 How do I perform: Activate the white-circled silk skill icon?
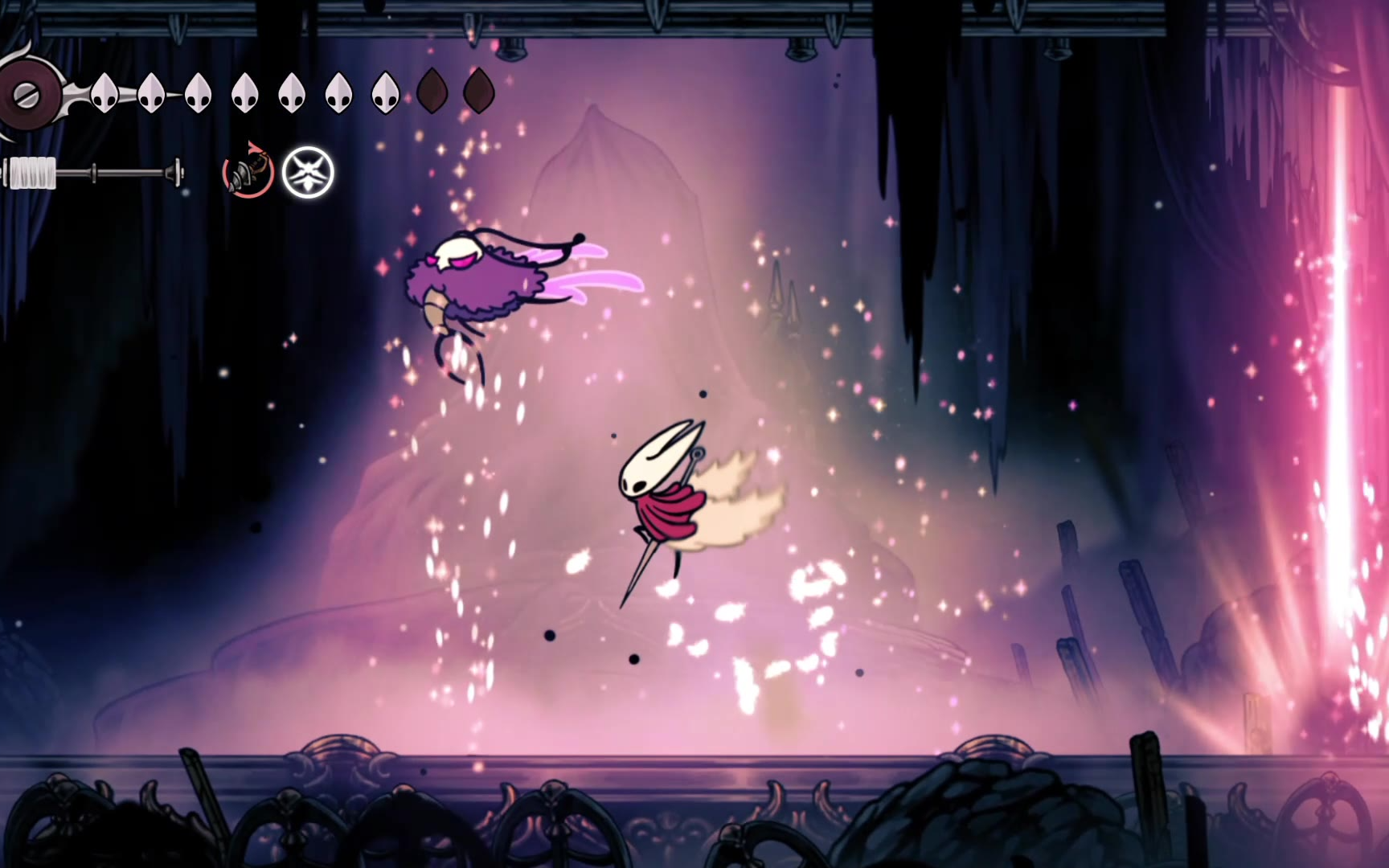tap(308, 172)
